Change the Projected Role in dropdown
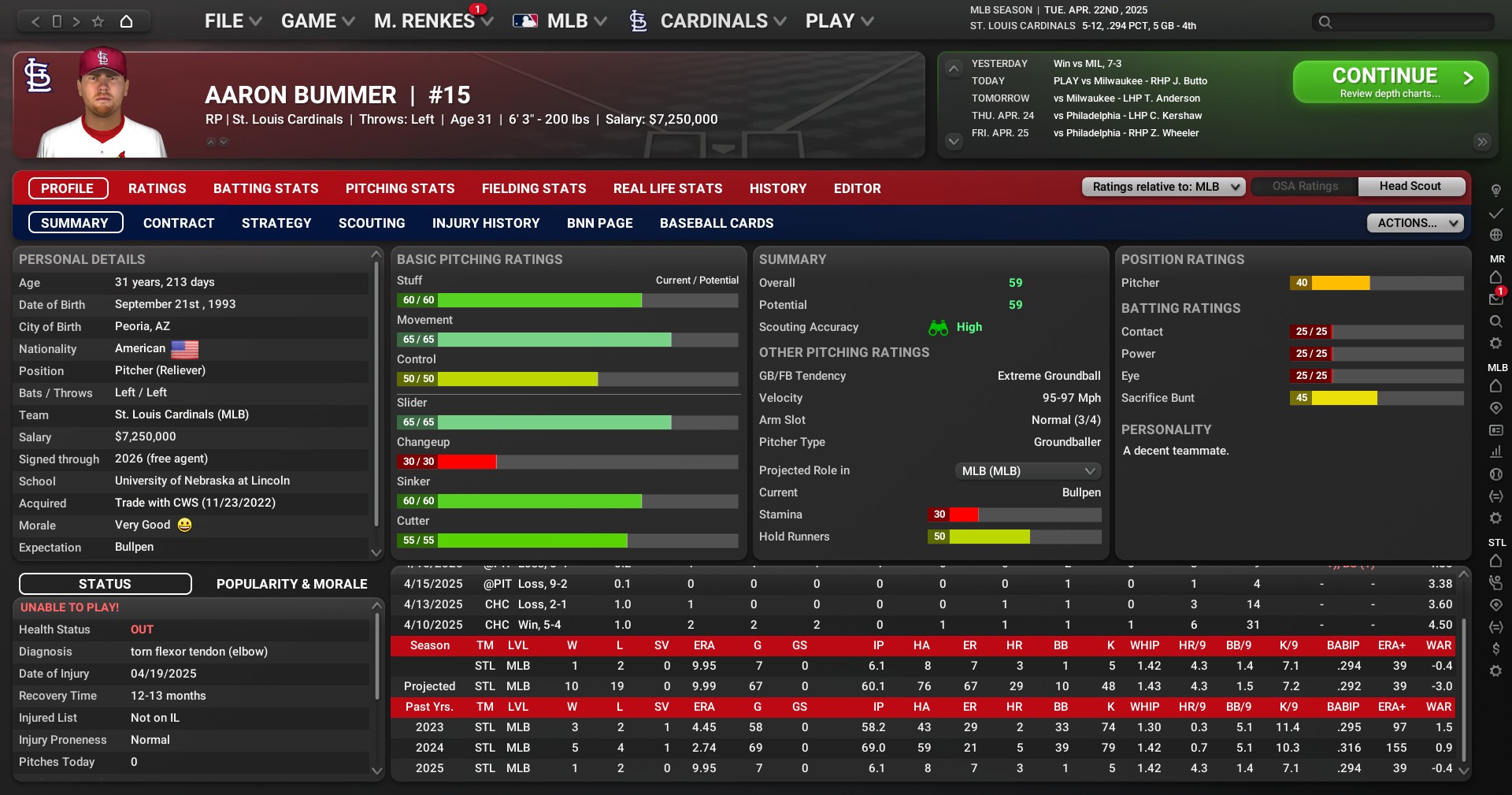The width and height of the screenshot is (1512, 795). pos(1028,471)
